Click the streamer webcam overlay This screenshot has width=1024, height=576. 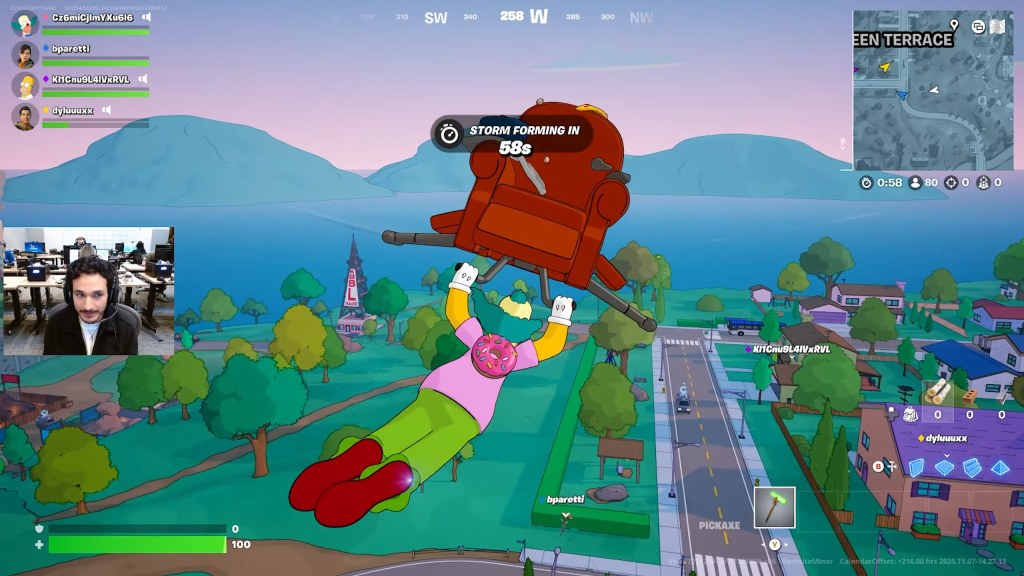(88, 290)
